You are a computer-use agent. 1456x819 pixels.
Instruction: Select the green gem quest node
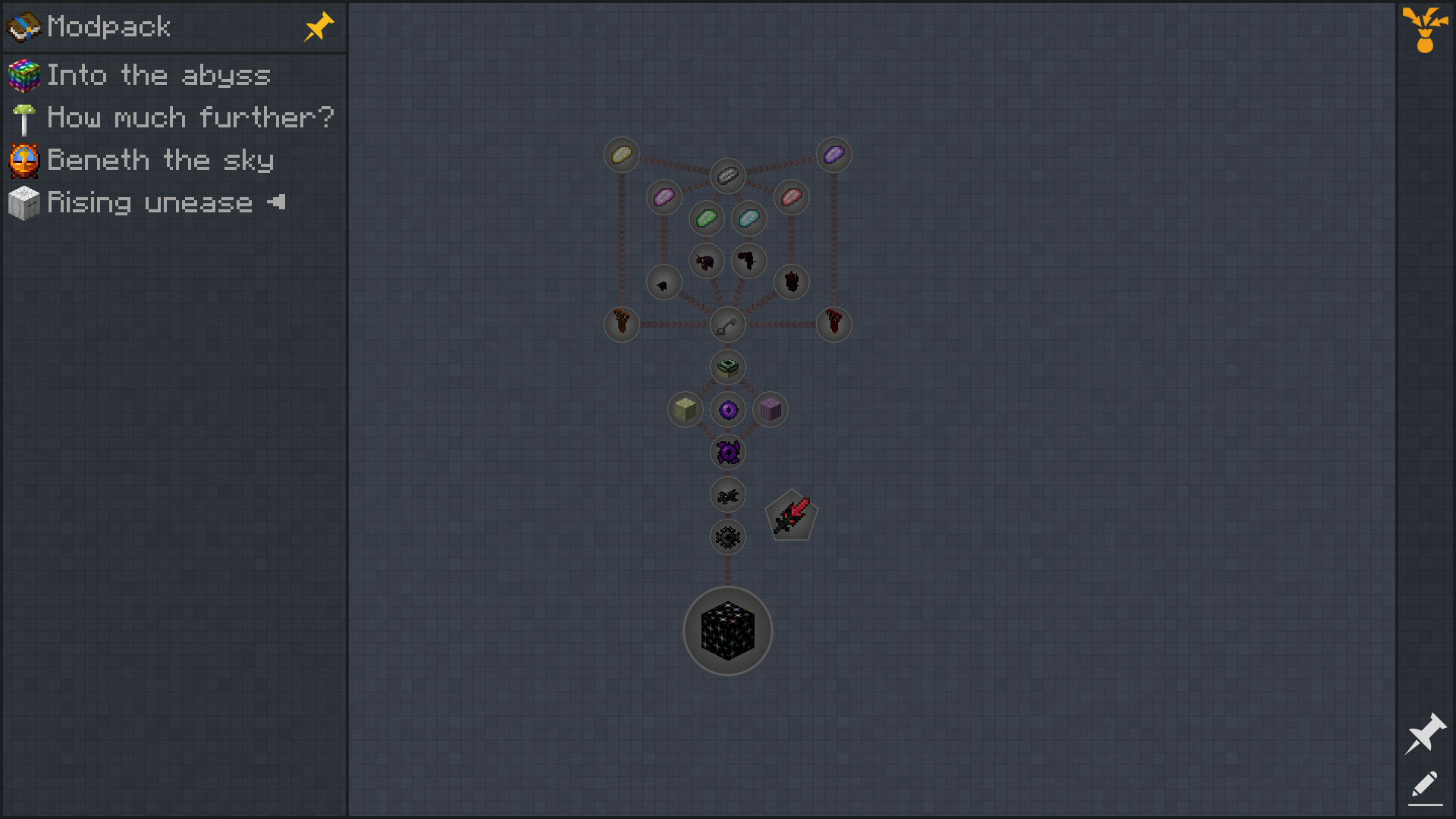[707, 219]
